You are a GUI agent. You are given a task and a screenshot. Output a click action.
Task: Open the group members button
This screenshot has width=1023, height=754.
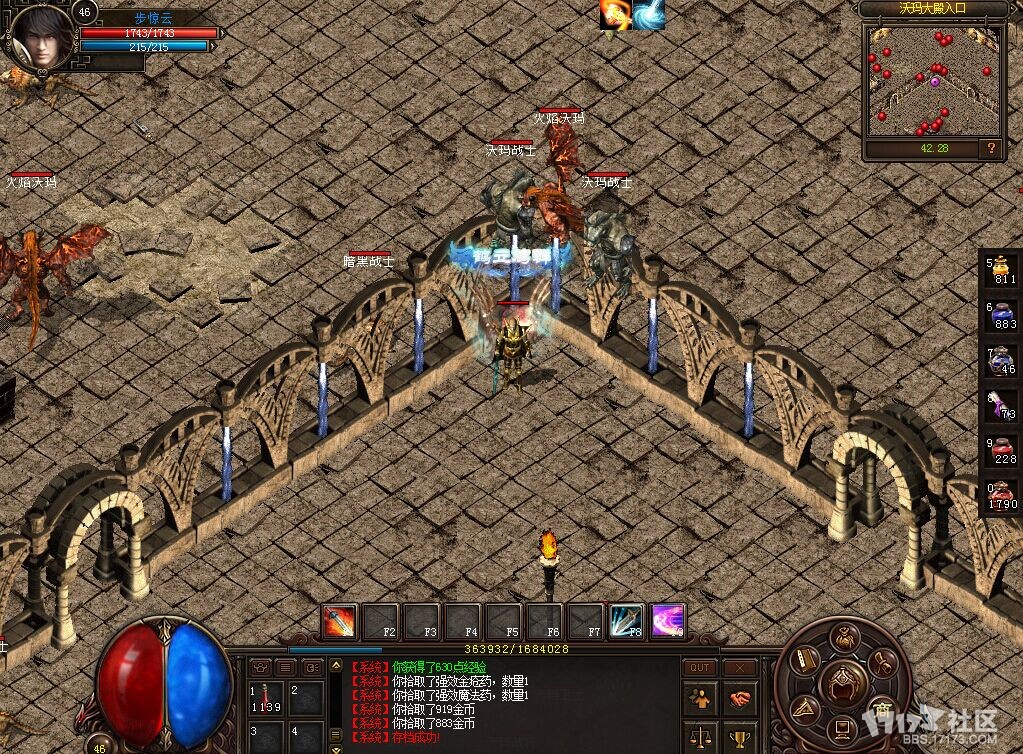[700, 698]
